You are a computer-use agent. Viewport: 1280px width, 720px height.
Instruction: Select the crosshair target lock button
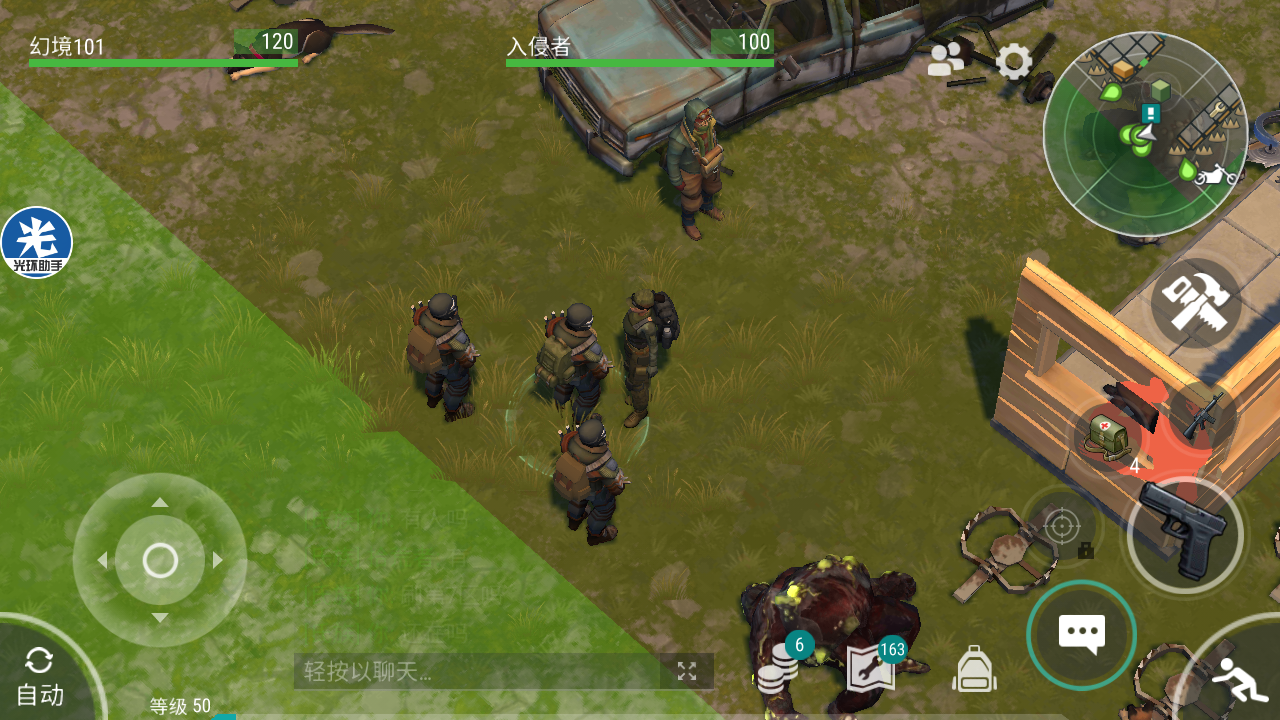[1062, 524]
